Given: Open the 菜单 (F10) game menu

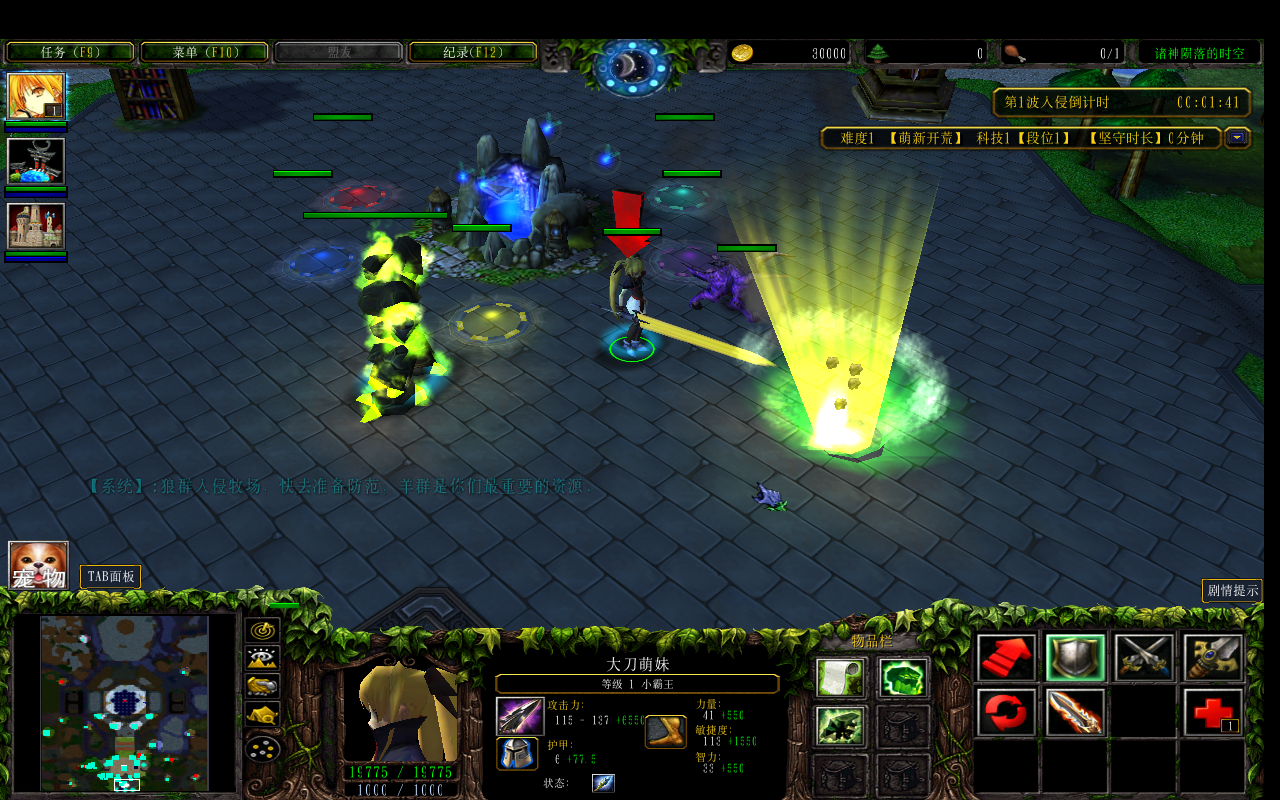Looking at the screenshot, I should point(204,52).
